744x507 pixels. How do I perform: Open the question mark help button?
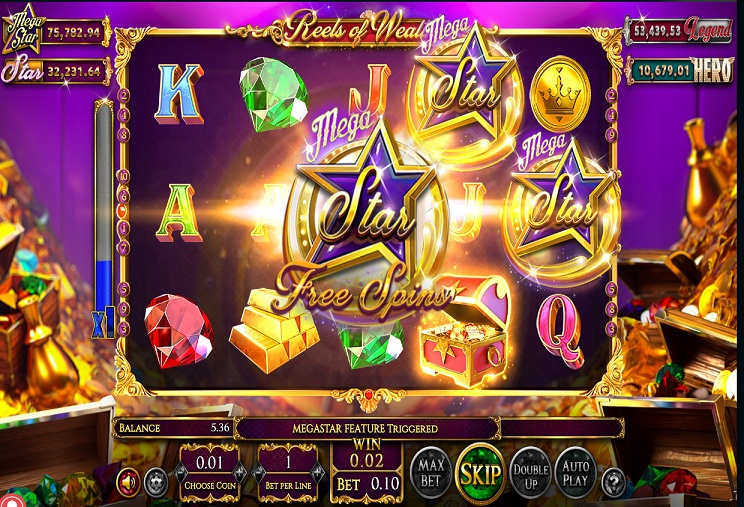(614, 483)
